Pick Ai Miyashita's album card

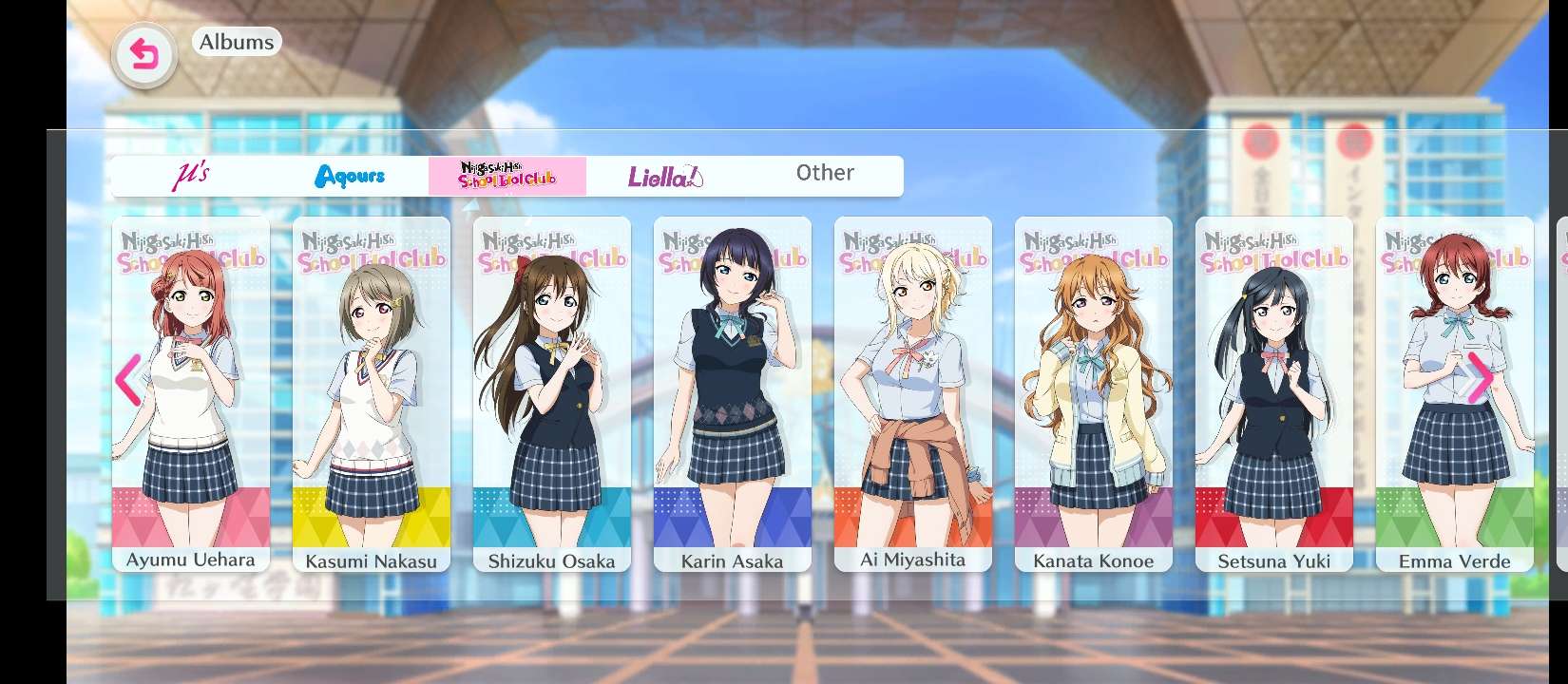tap(913, 393)
